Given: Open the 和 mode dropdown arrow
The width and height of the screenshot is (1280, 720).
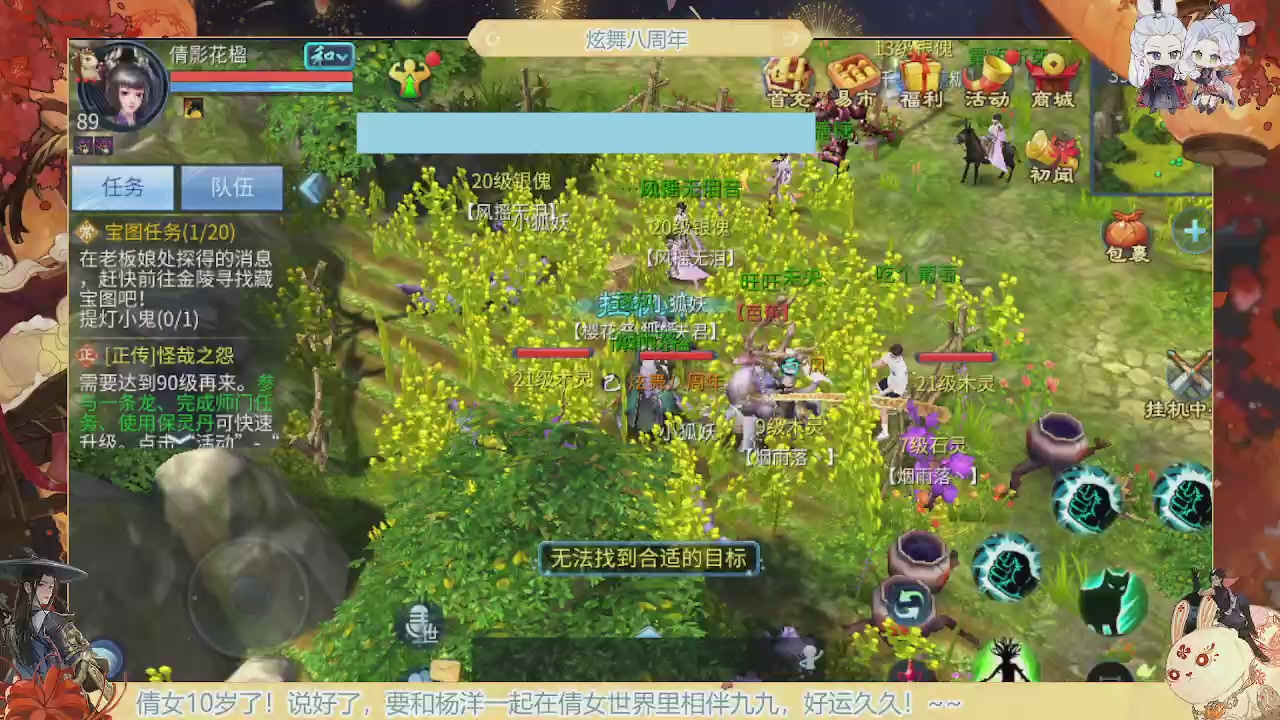Looking at the screenshot, I should click(x=342, y=57).
